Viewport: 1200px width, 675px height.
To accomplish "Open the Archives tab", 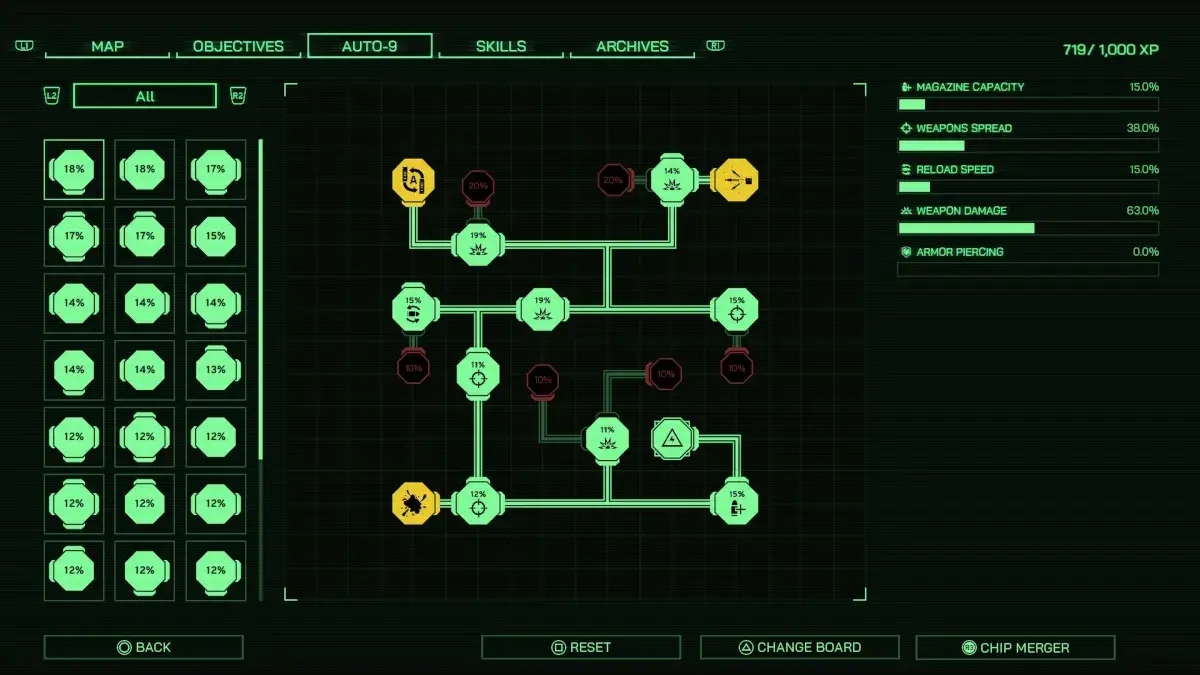I will [632, 46].
